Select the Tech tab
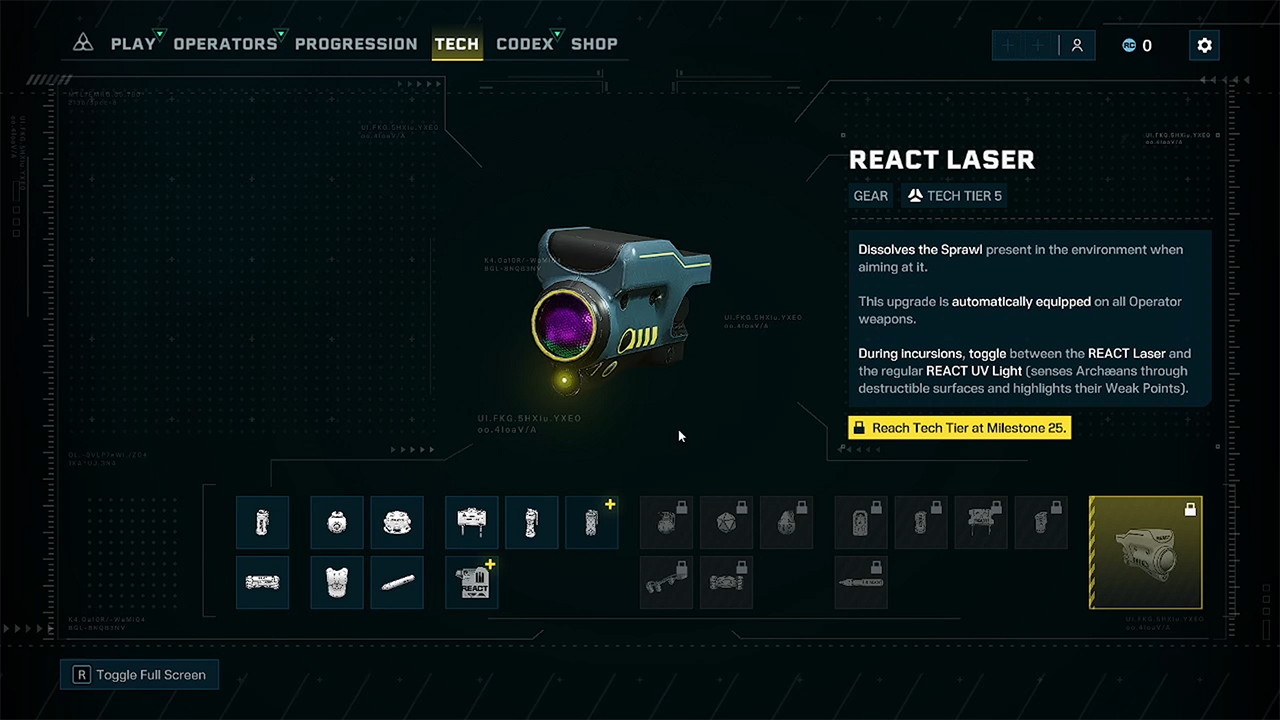Screen dimensions: 1280x720 click(x=457, y=44)
